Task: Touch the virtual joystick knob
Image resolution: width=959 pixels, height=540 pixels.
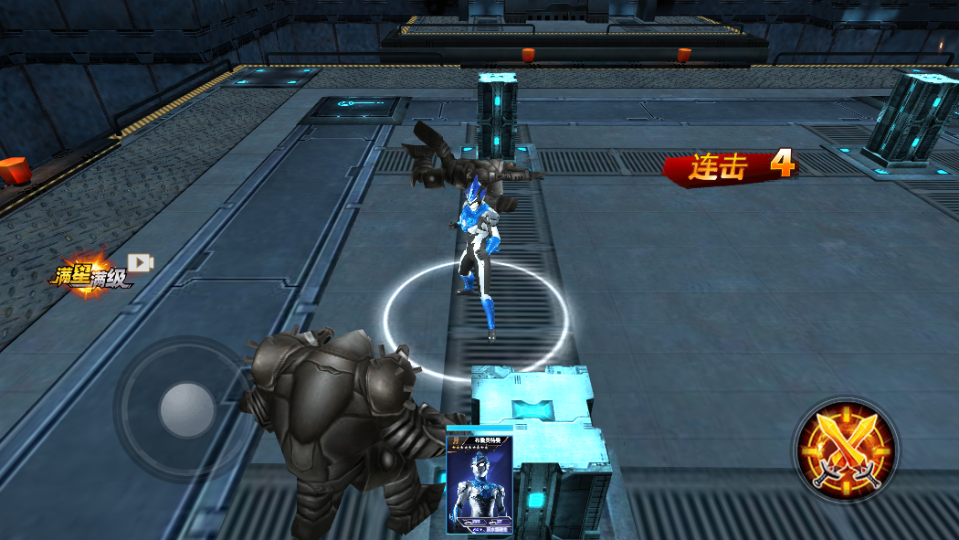Action: (187, 410)
